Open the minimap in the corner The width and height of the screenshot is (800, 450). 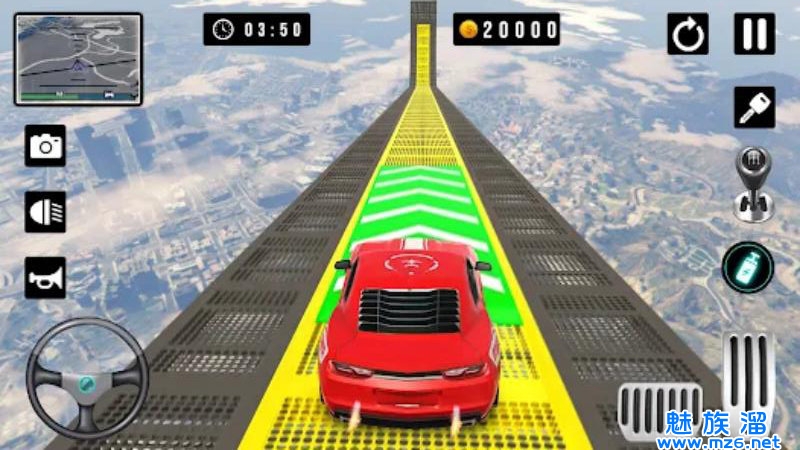[78, 58]
